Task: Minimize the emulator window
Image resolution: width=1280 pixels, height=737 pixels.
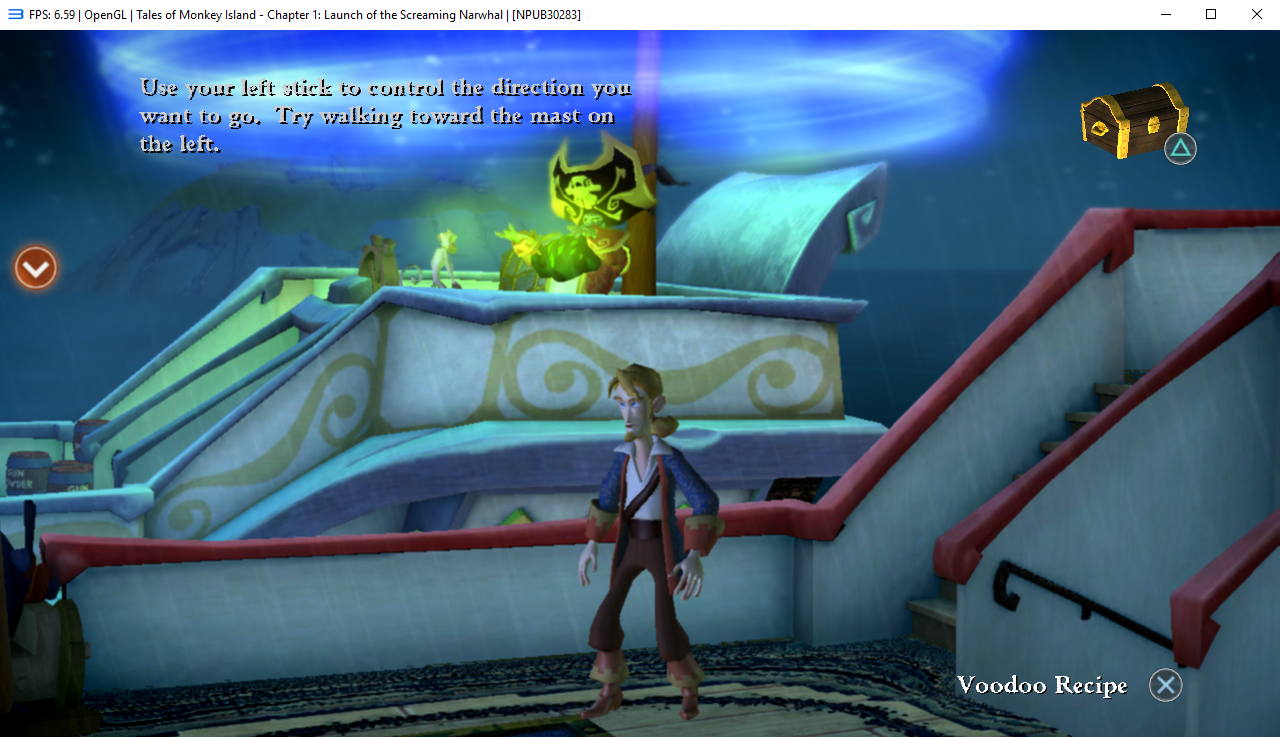Action: 1165,14
